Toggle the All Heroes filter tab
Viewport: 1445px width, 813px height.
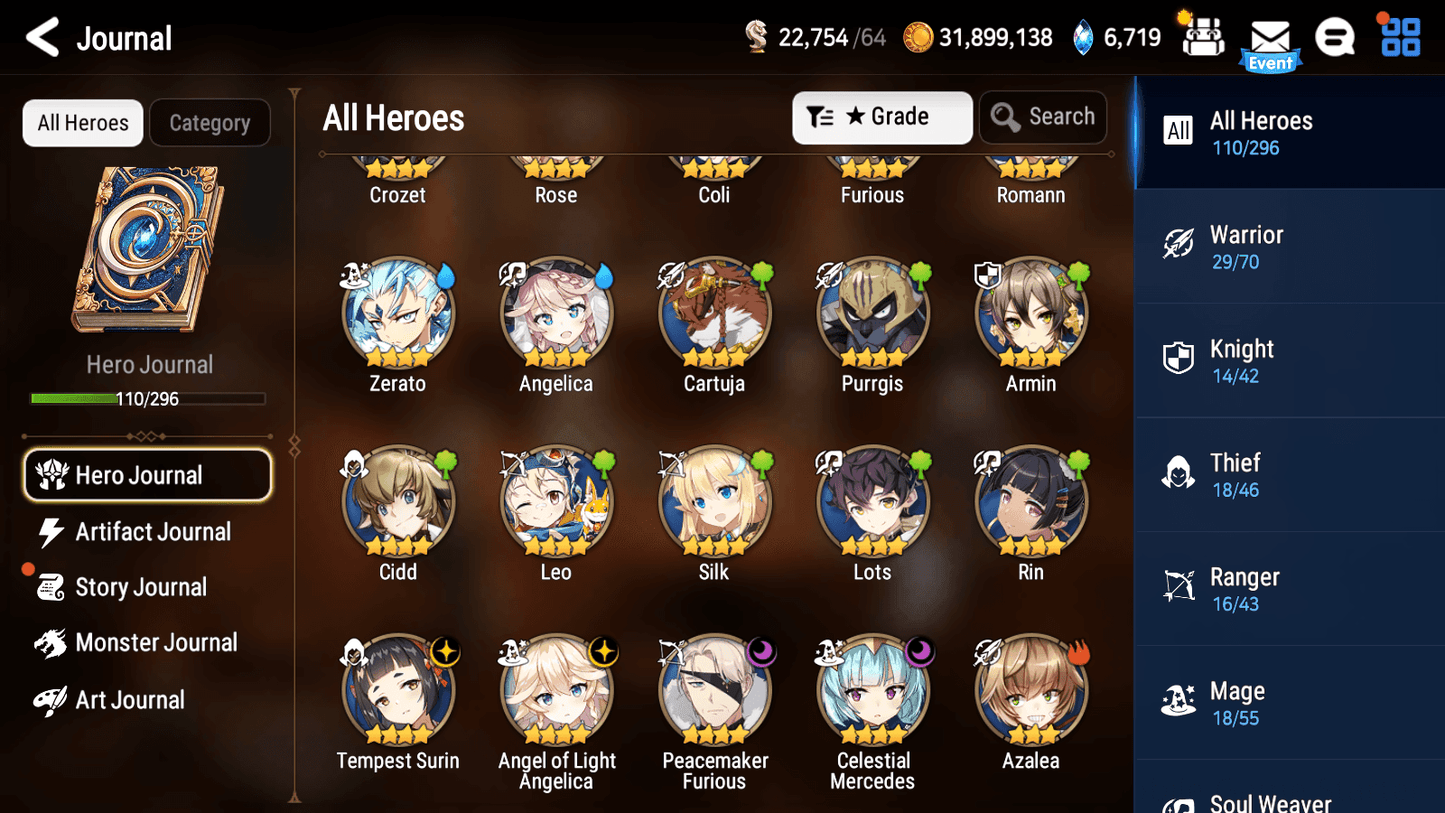click(82, 122)
